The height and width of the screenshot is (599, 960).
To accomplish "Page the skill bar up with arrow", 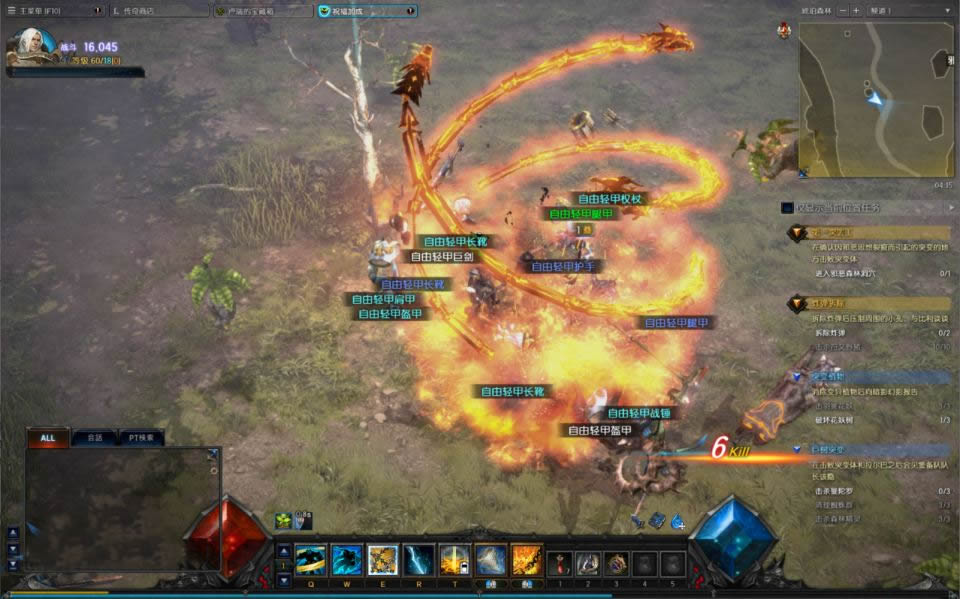I will [283, 550].
